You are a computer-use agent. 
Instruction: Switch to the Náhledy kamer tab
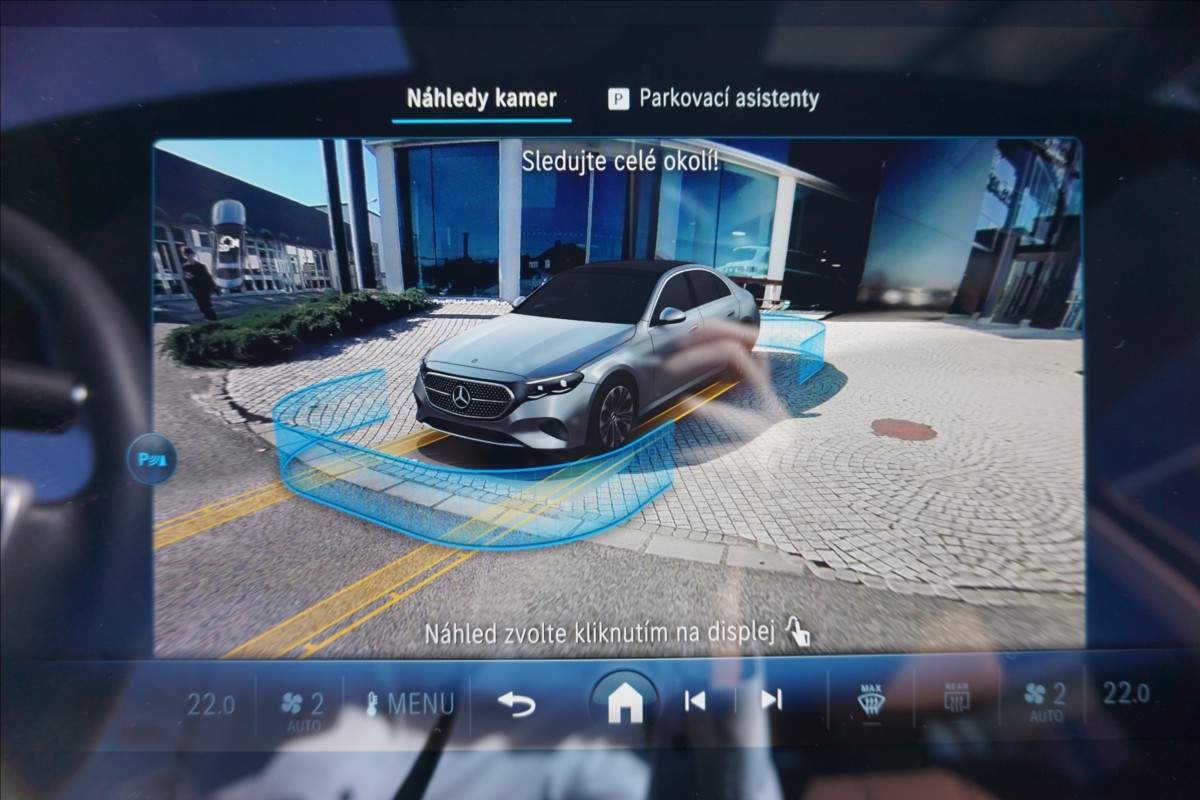coord(481,99)
